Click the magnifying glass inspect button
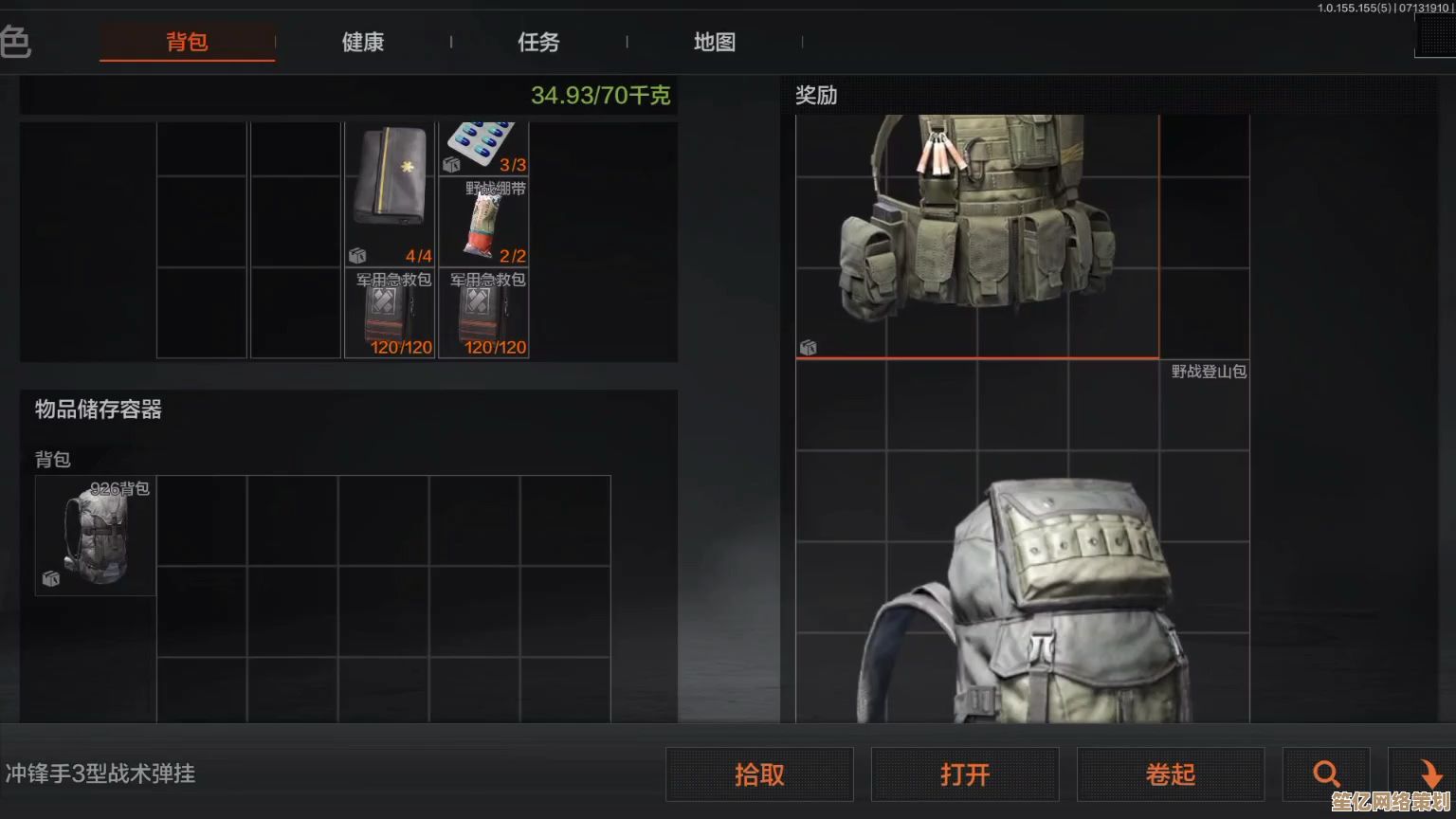Screen dimensions: 1456x819 click(1326, 774)
